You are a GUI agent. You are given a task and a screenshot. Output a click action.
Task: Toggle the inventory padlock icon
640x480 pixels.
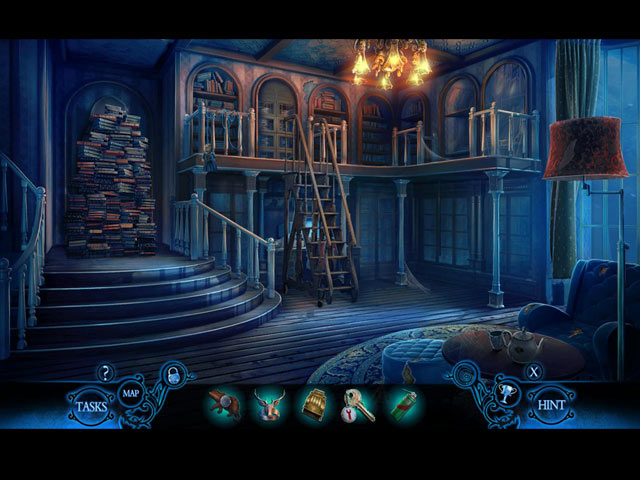172,376
